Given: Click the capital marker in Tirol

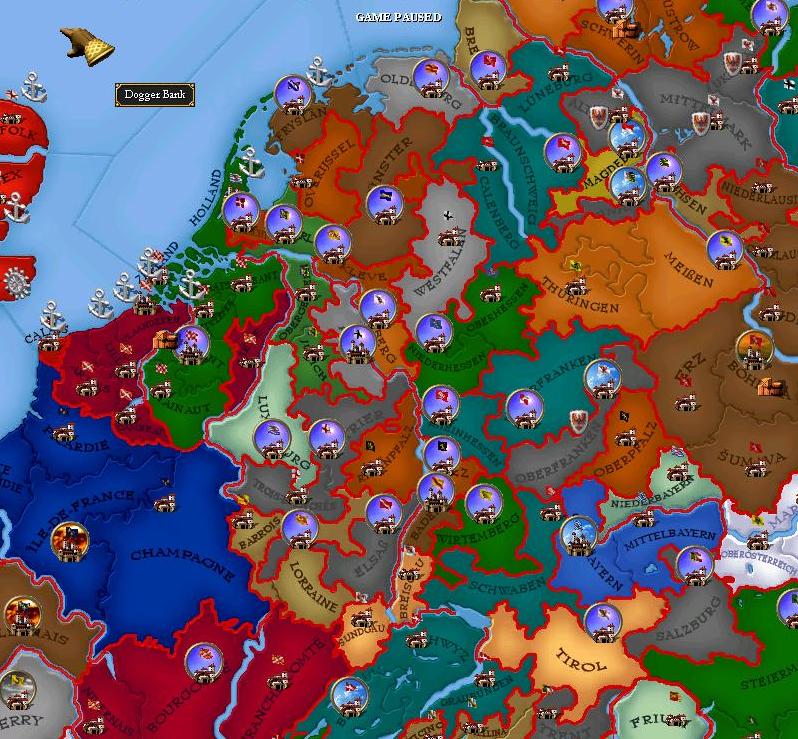Looking at the screenshot, I should point(602,620).
